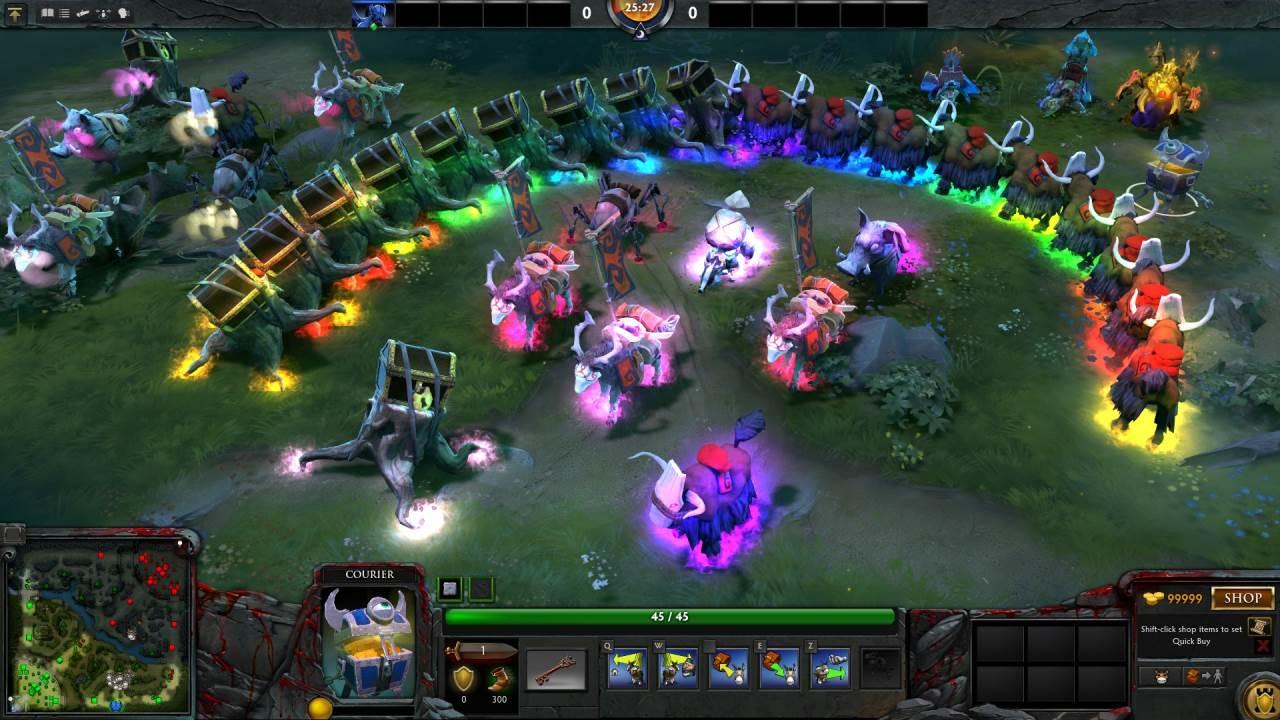This screenshot has height=720, width=1280.
Task: Open the game menu via the list icon
Action: tap(64, 12)
